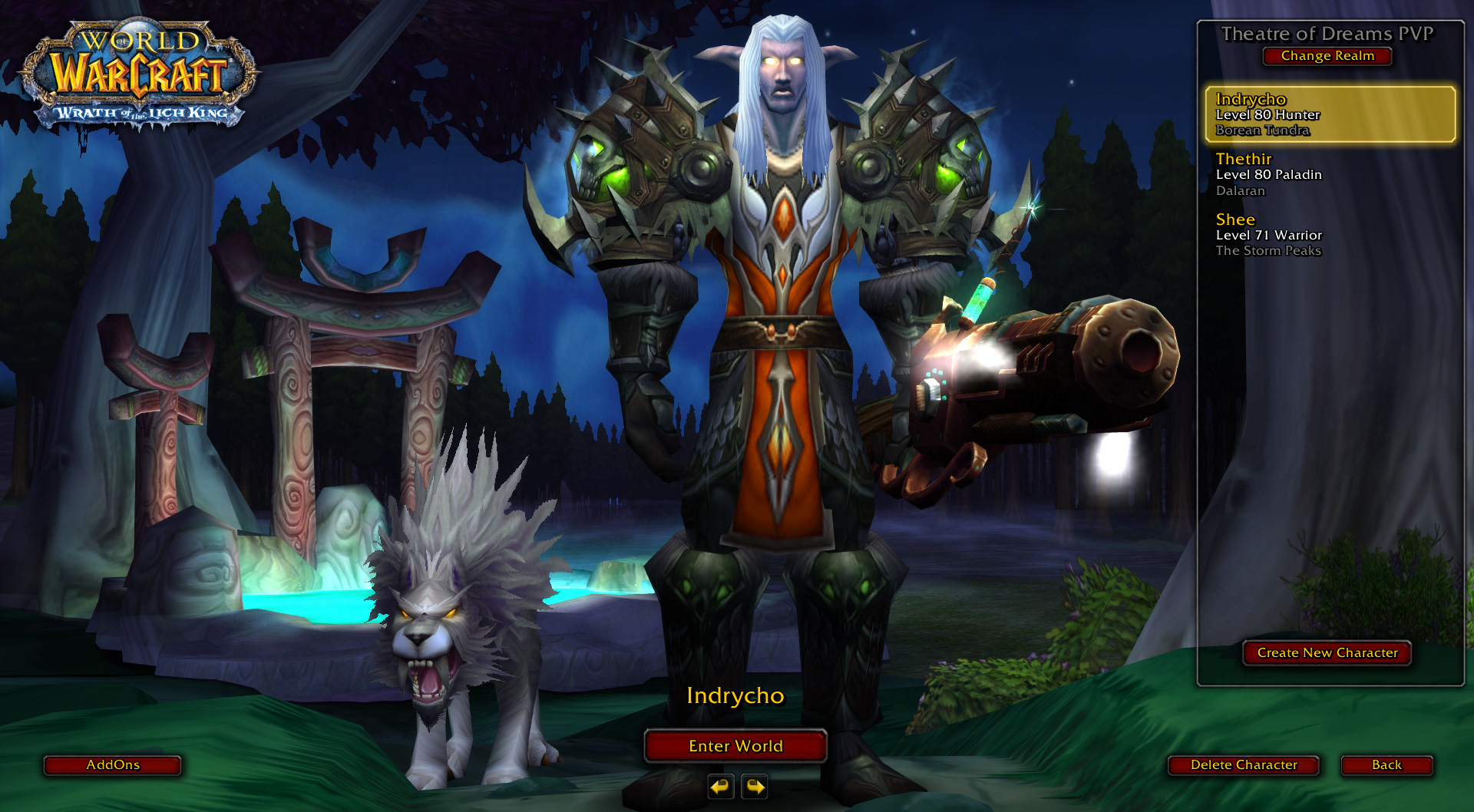
Task: Rotate character left with arrow button
Action: click(x=720, y=787)
